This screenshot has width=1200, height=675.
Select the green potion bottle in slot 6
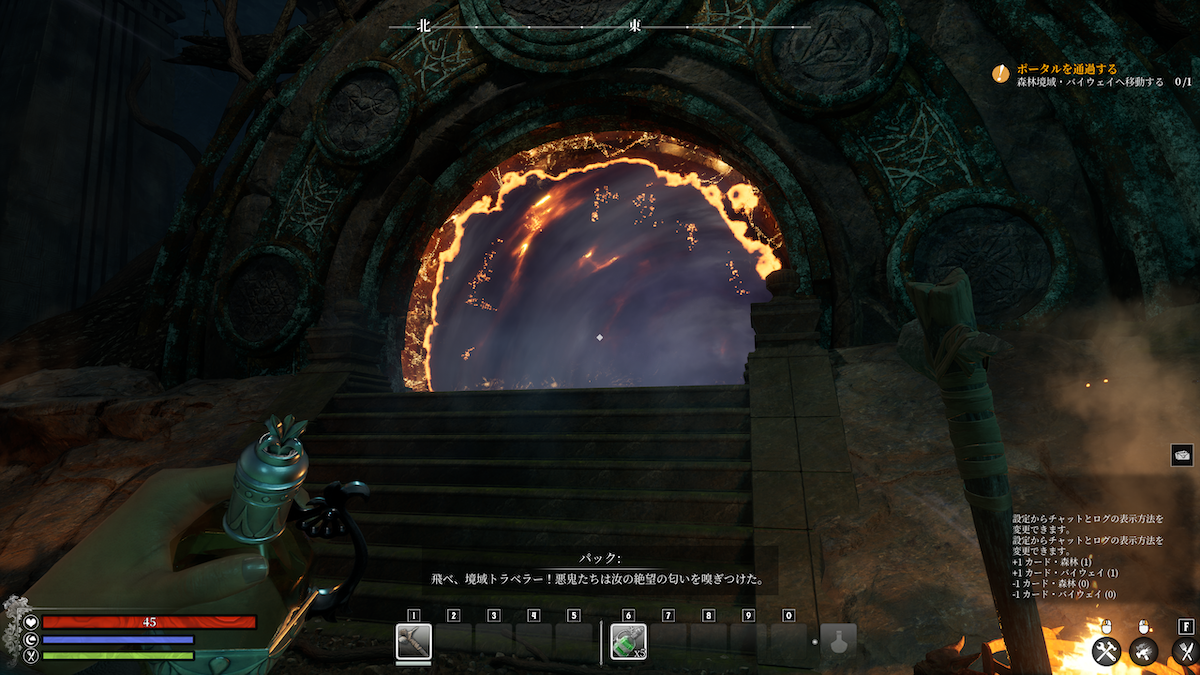(x=628, y=641)
